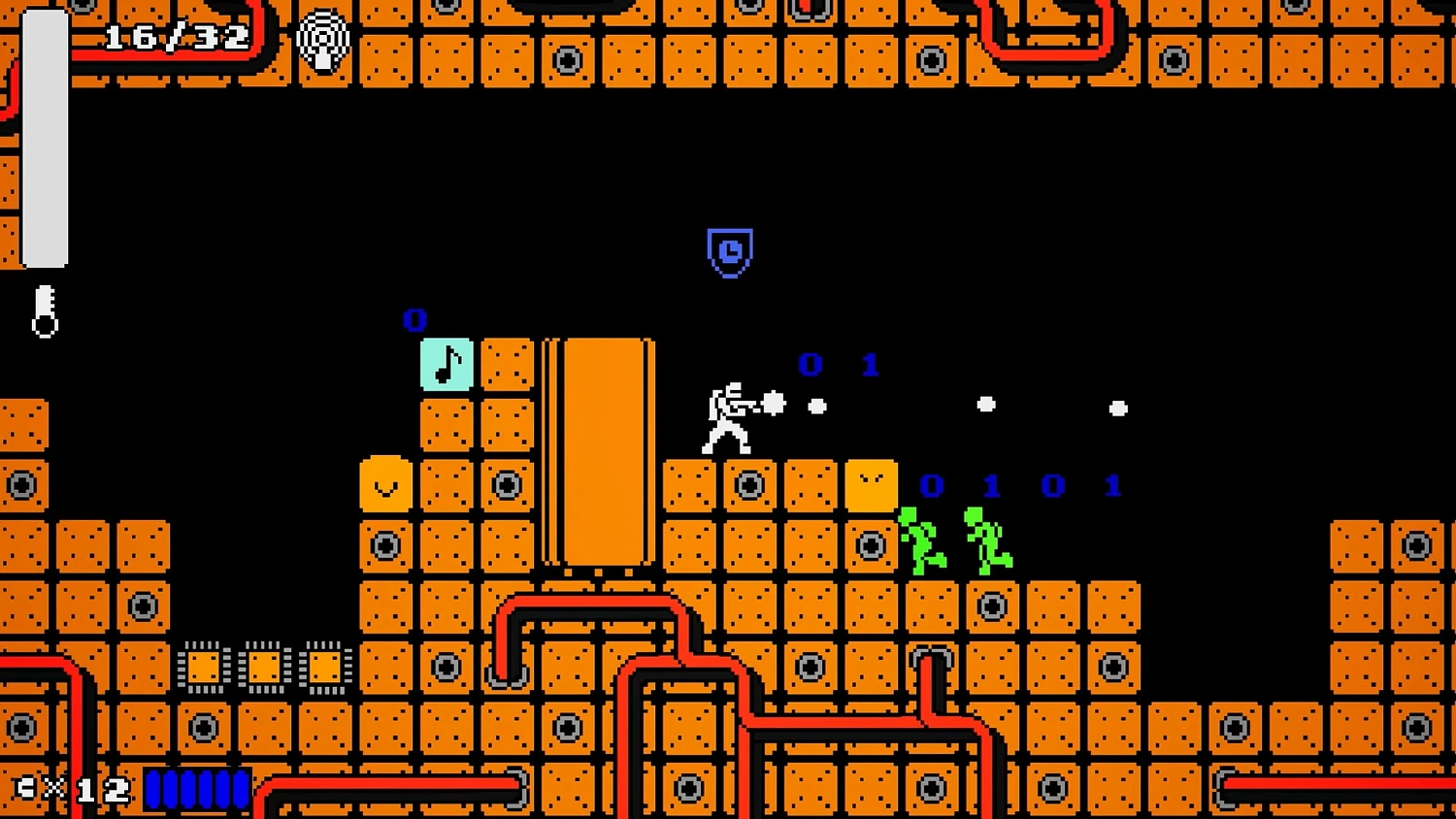Click the first blue energy cell segment

[155, 788]
